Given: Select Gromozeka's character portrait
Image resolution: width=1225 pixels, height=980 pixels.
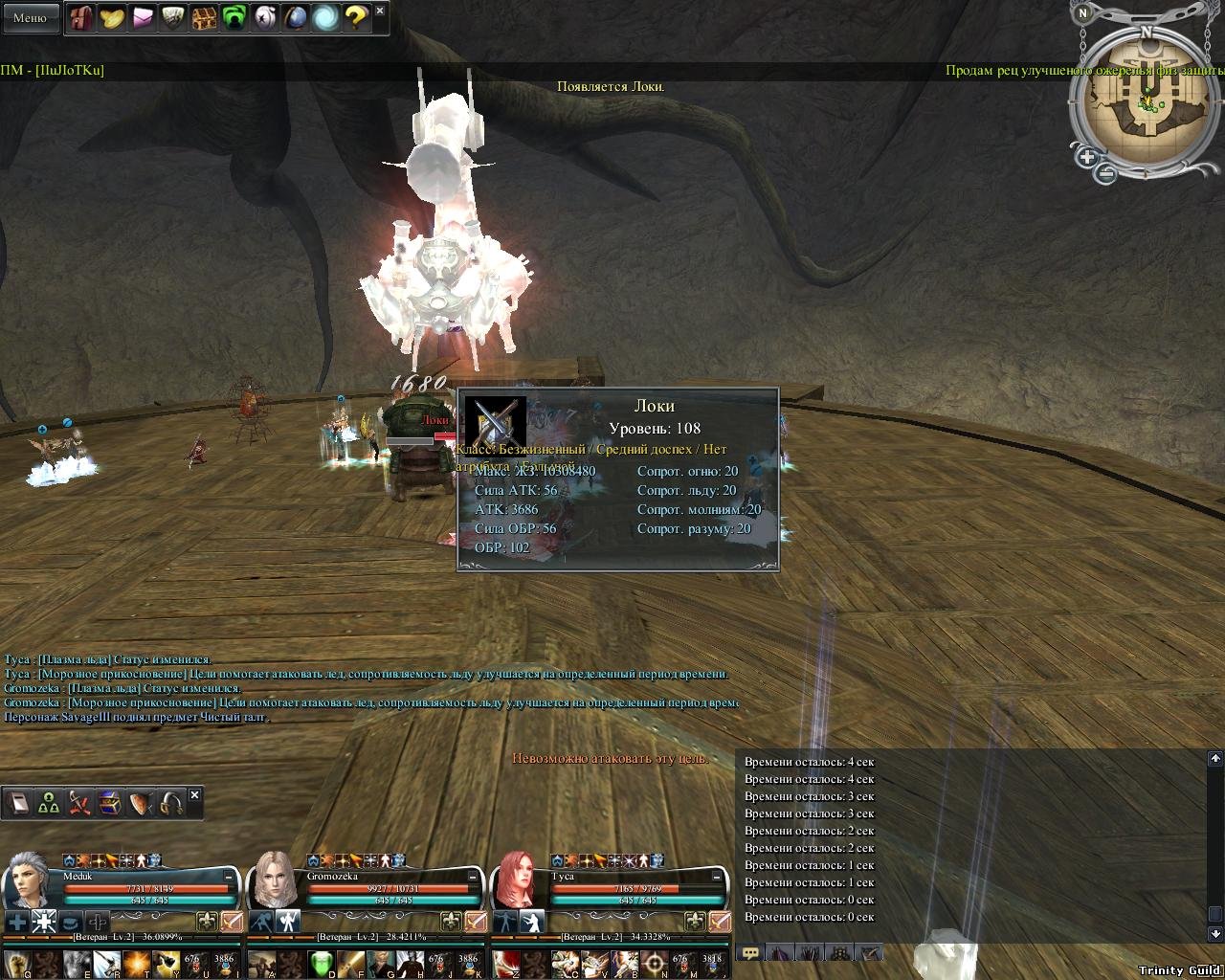Looking at the screenshot, I should pyautogui.click(x=274, y=880).
